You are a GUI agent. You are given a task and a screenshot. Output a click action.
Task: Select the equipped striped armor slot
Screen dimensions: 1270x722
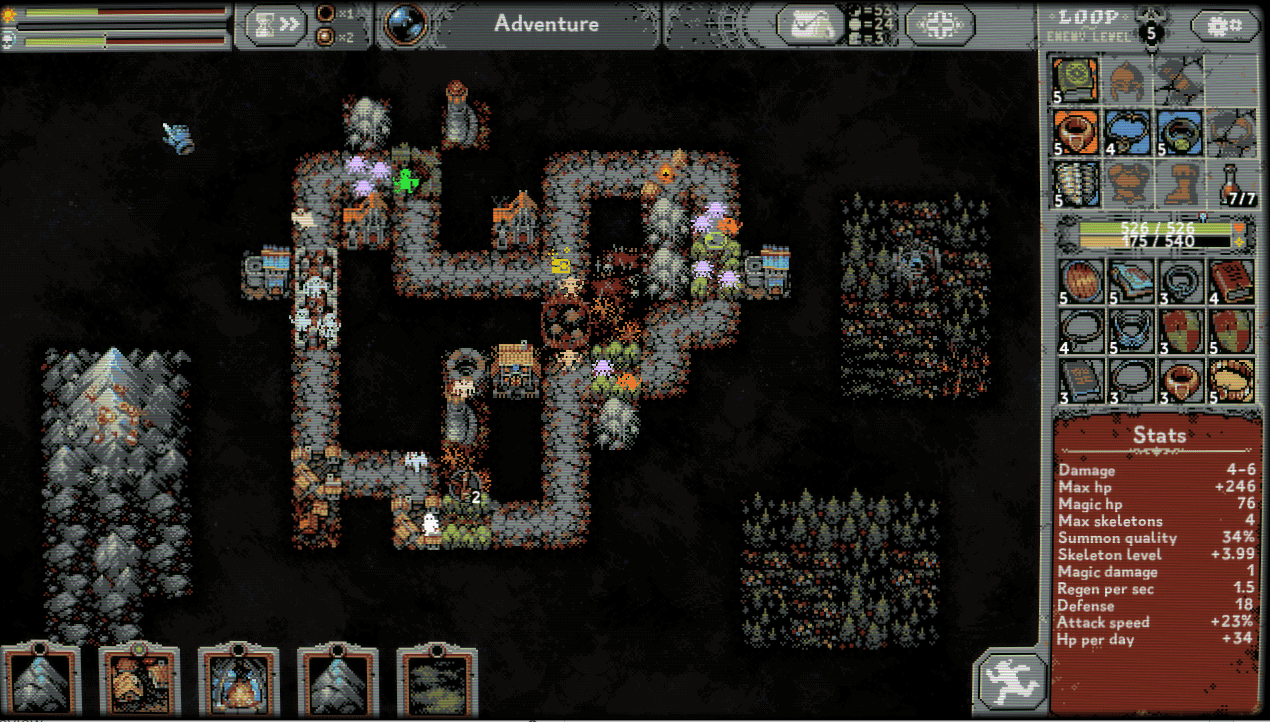coord(1077,184)
